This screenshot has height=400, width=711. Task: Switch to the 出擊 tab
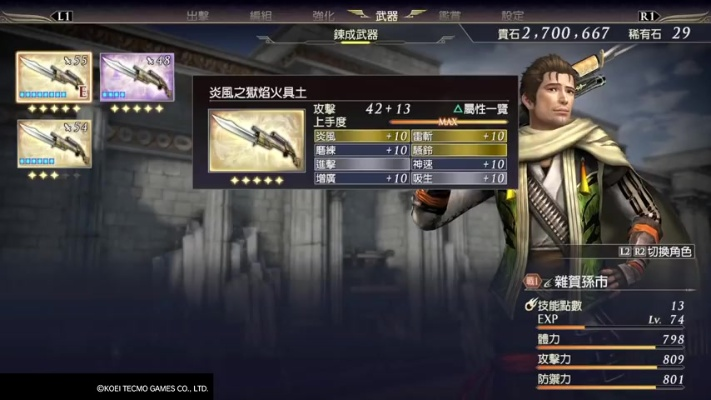coord(198,16)
